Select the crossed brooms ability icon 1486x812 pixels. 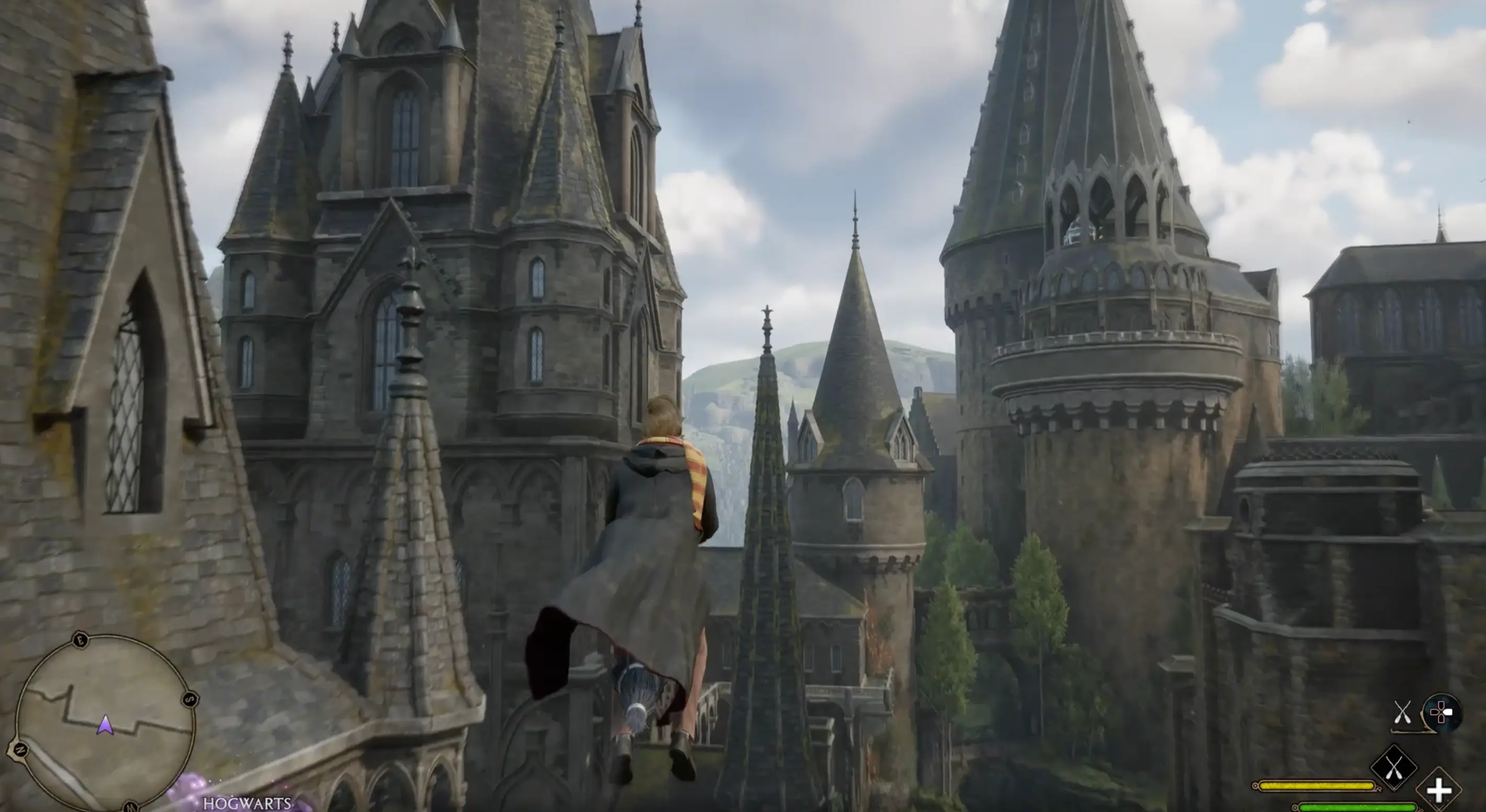pos(1403,711)
